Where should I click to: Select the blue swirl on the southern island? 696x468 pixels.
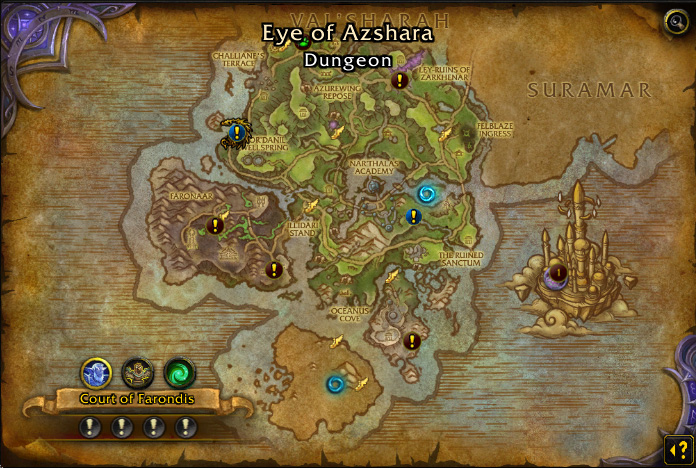335,383
